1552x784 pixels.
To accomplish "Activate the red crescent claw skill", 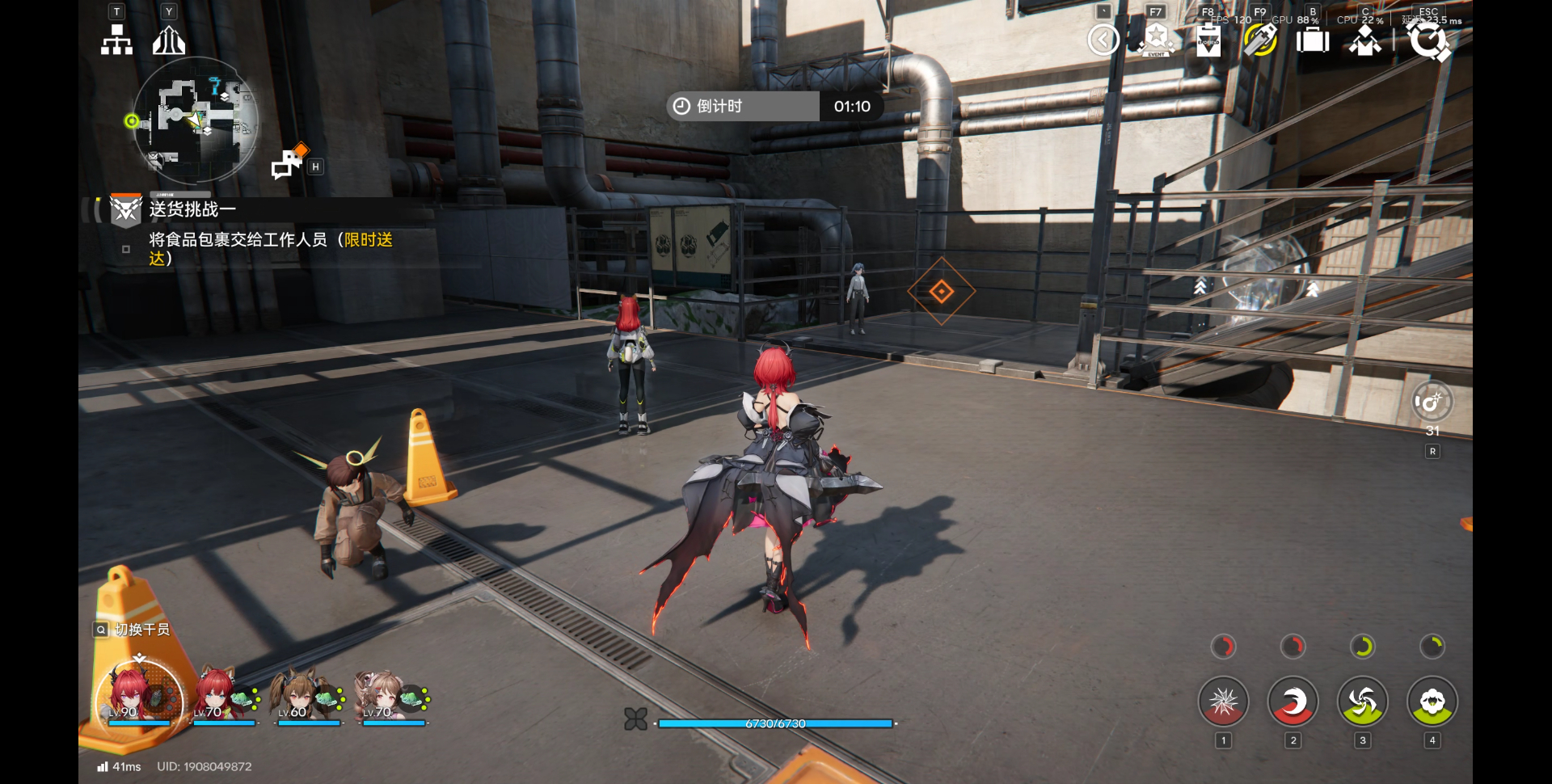I will click(1293, 702).
